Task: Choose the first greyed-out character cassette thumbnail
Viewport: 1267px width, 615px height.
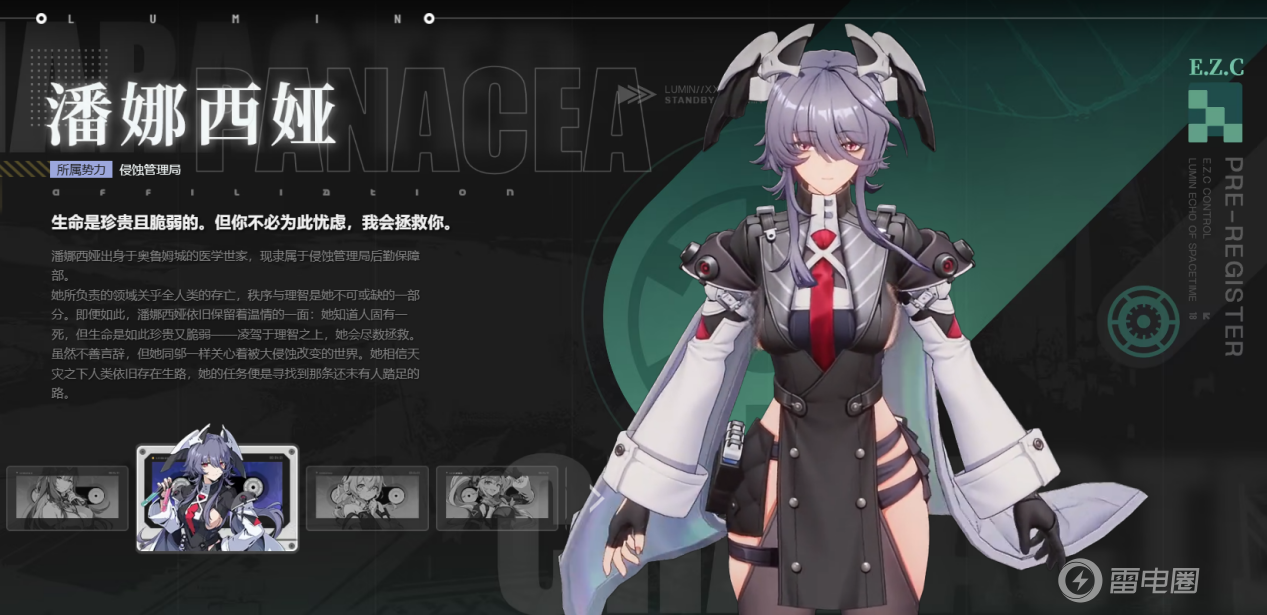Action: (x=67, y=498)
